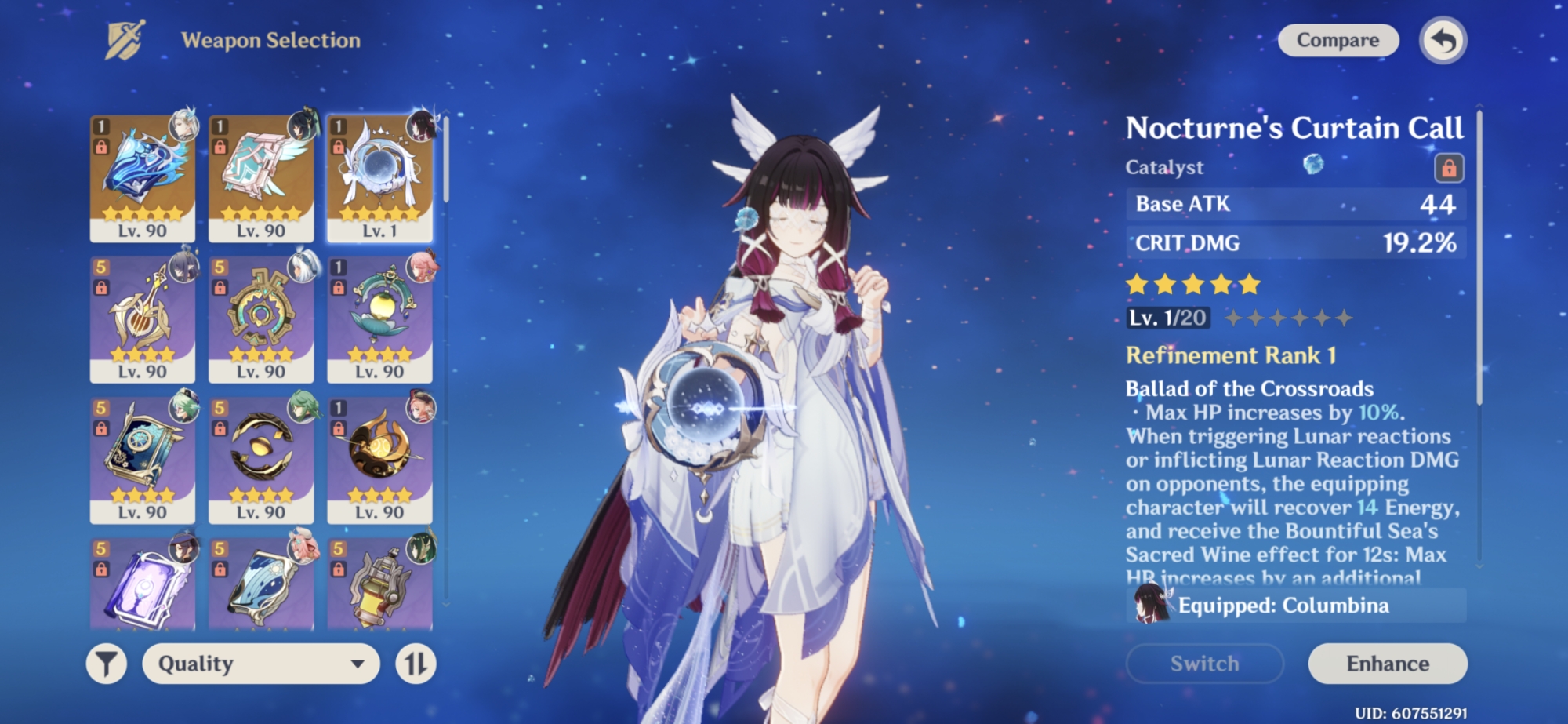
Task: Choose the purple glowing book catalyst
Action: tap(143, 588)
